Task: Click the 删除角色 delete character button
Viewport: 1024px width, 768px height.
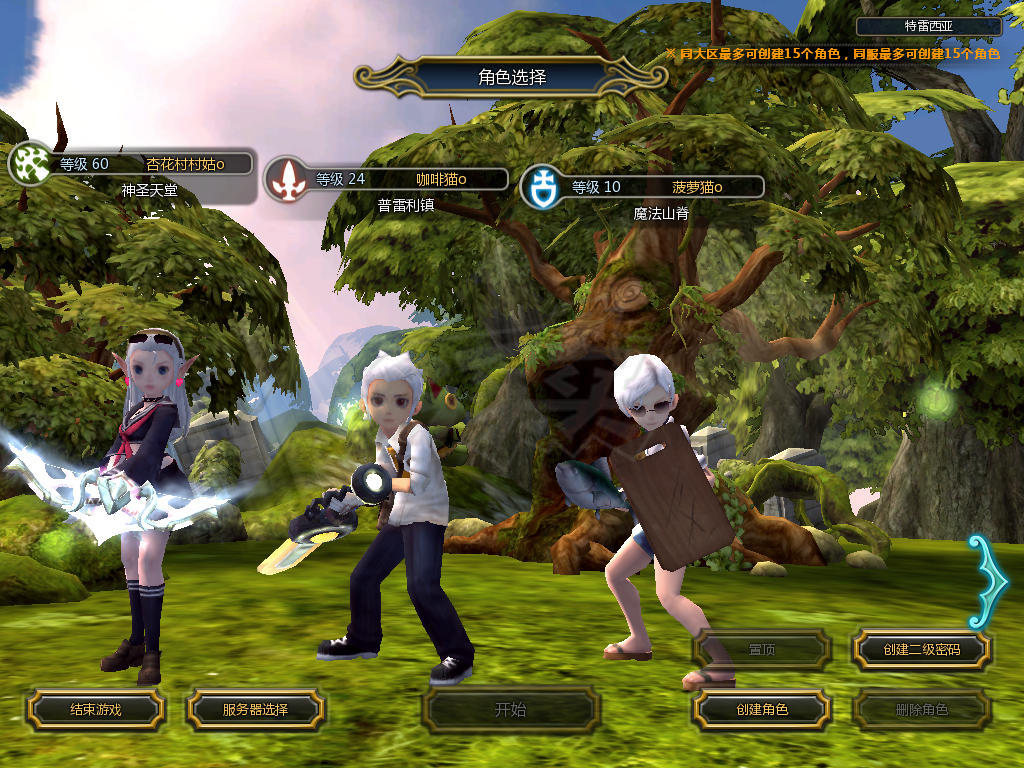Action: click(x=921, y=710)
